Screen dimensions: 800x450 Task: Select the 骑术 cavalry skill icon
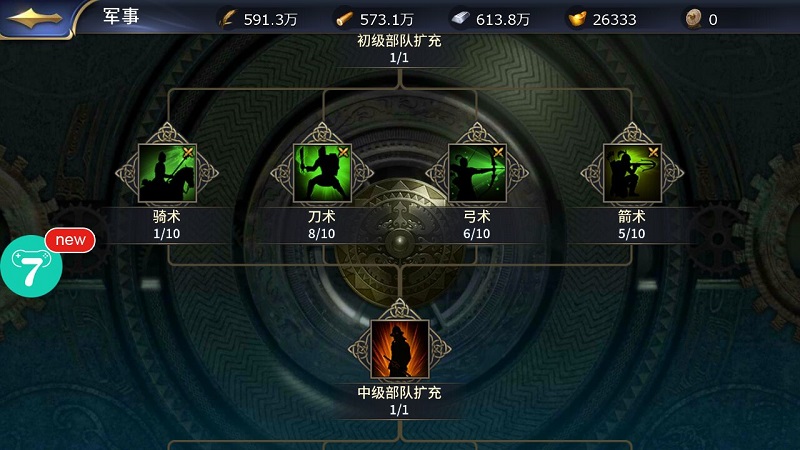pyautogui.click(x=166, y=173)
